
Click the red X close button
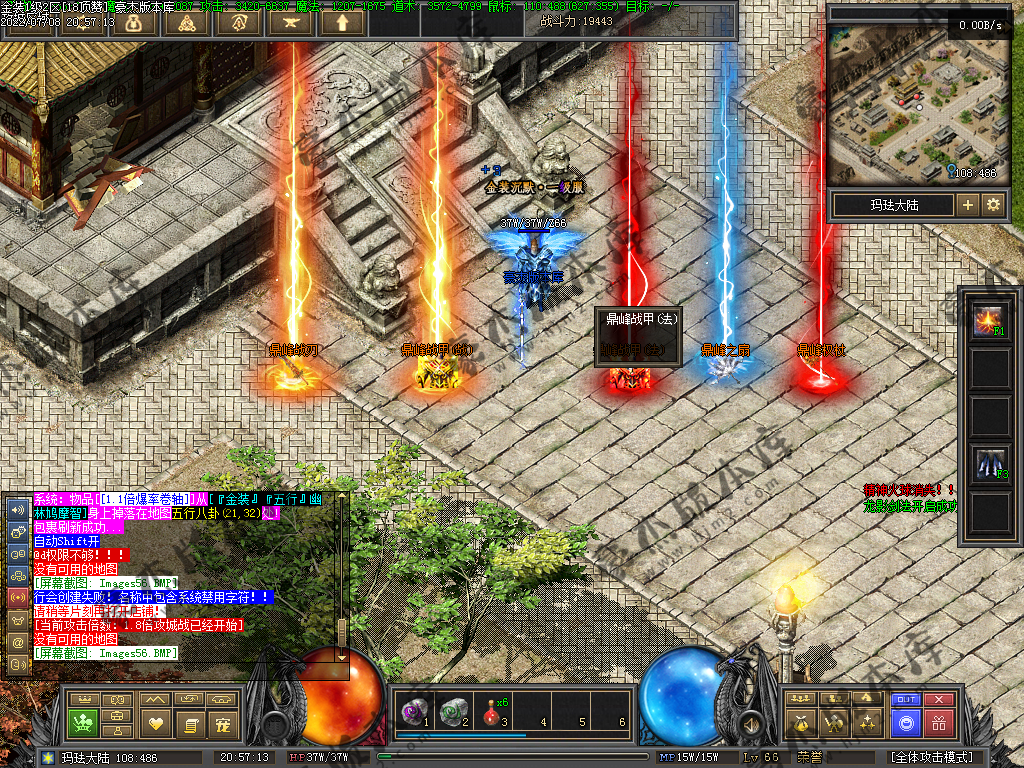(x=938, y=699)
